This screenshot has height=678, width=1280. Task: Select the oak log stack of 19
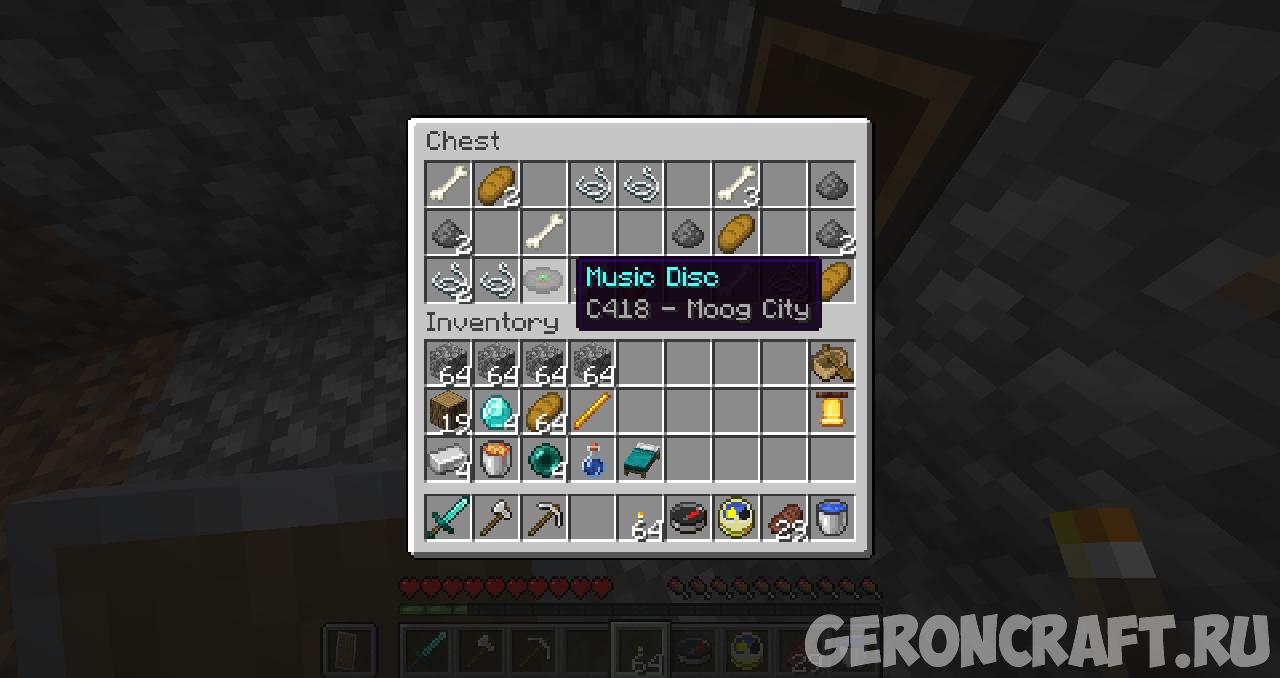point(449,411)
